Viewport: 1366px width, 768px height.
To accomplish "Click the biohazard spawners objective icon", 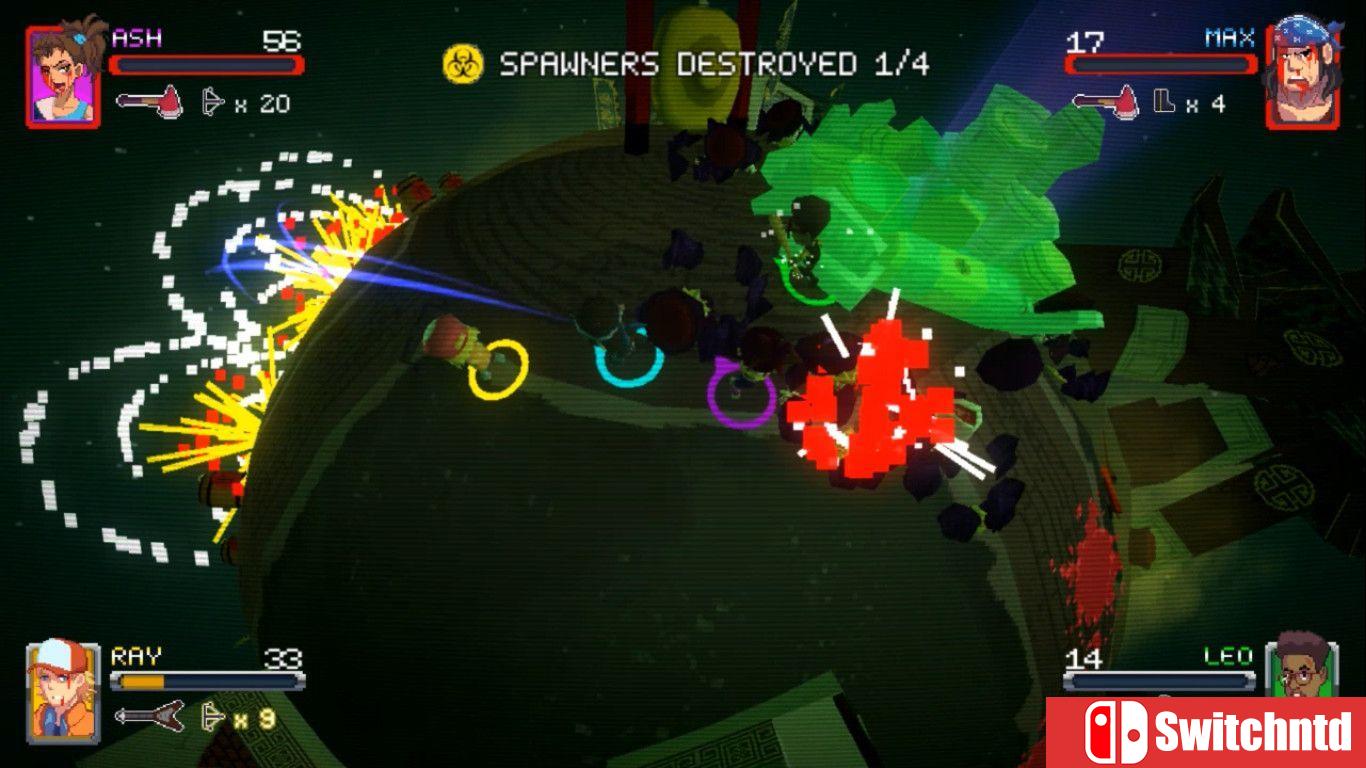I will [463, 65].
